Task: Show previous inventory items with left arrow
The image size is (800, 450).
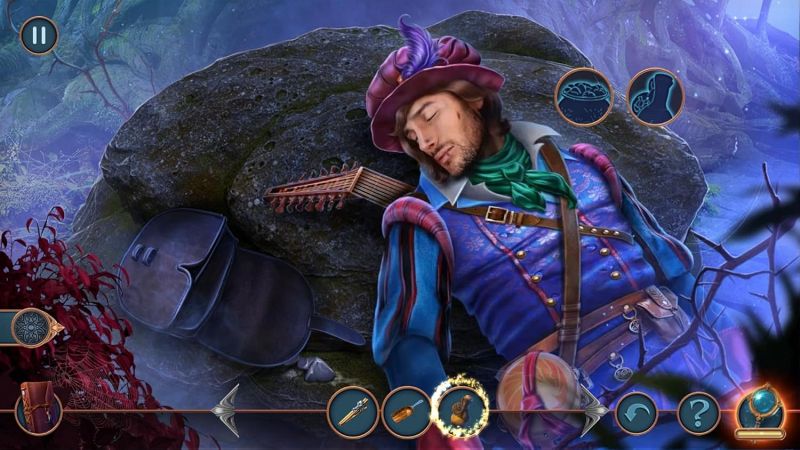Action: 227,409
